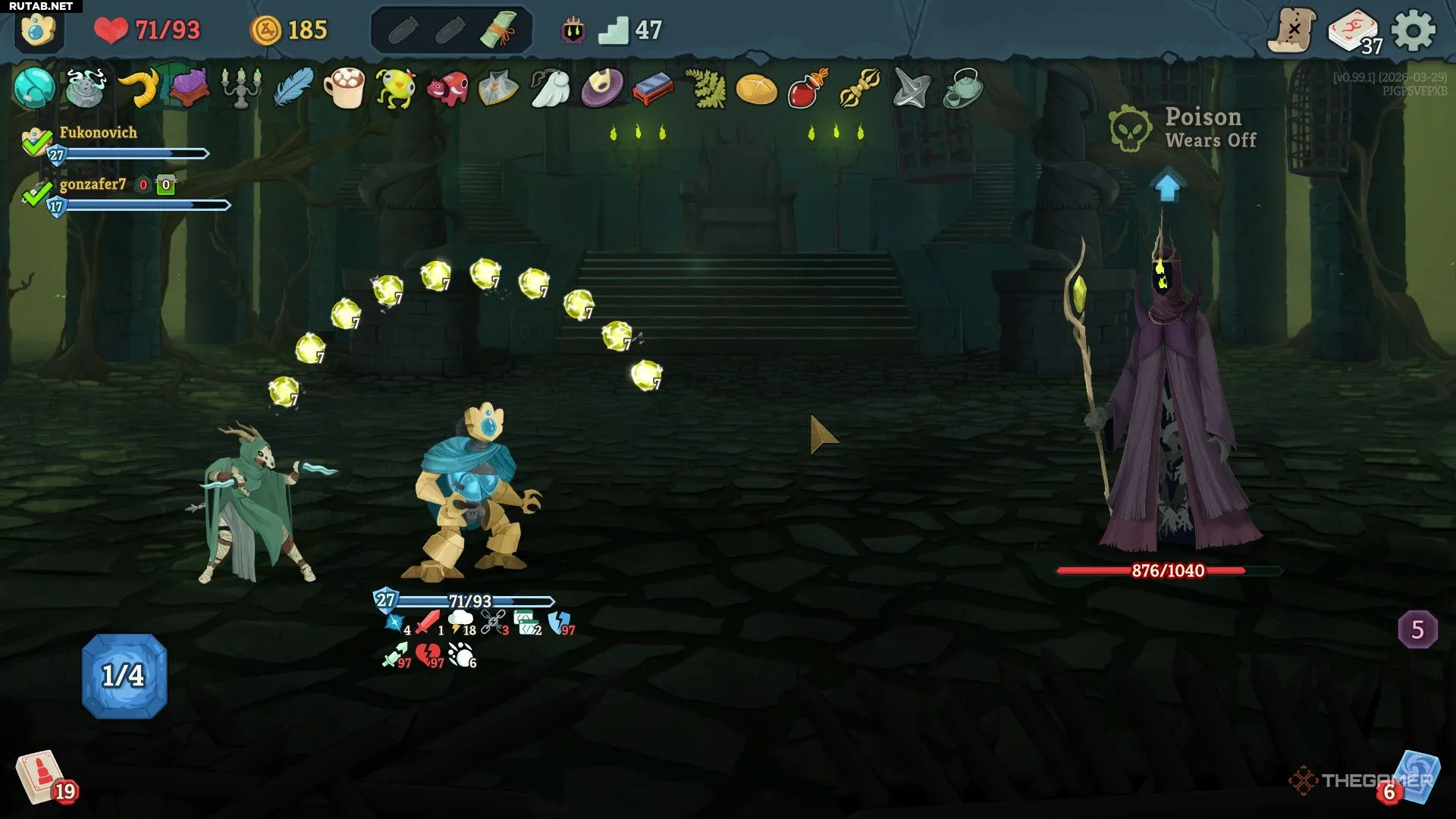The width and height of the screenshot is (1456, 819).
Task: Select the bread loaf relic
Action: click(x=756, y=89)
